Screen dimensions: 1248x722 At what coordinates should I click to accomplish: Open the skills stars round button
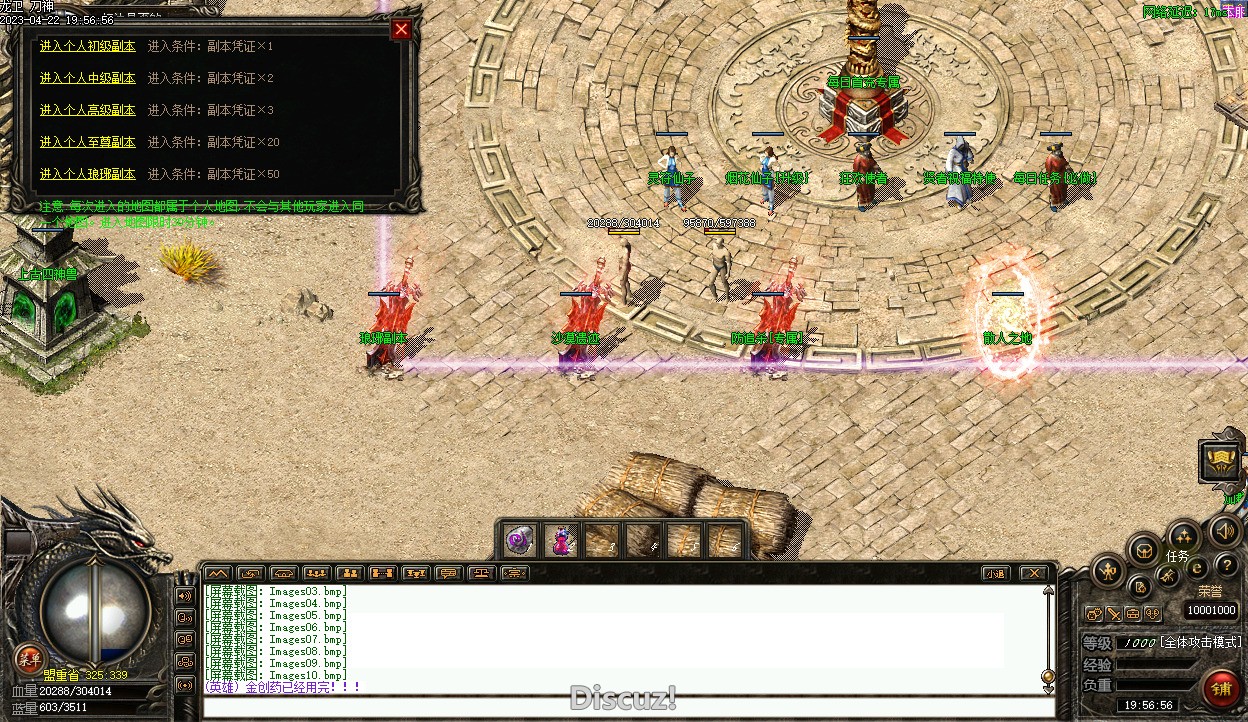coord(1184,536)
